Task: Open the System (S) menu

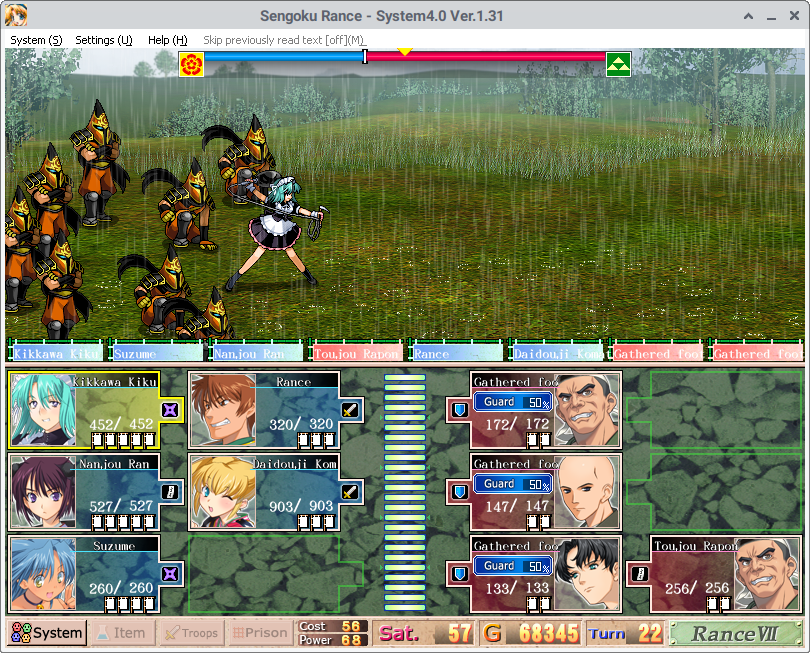Action: pyautogui.click(x=36, y=40)
